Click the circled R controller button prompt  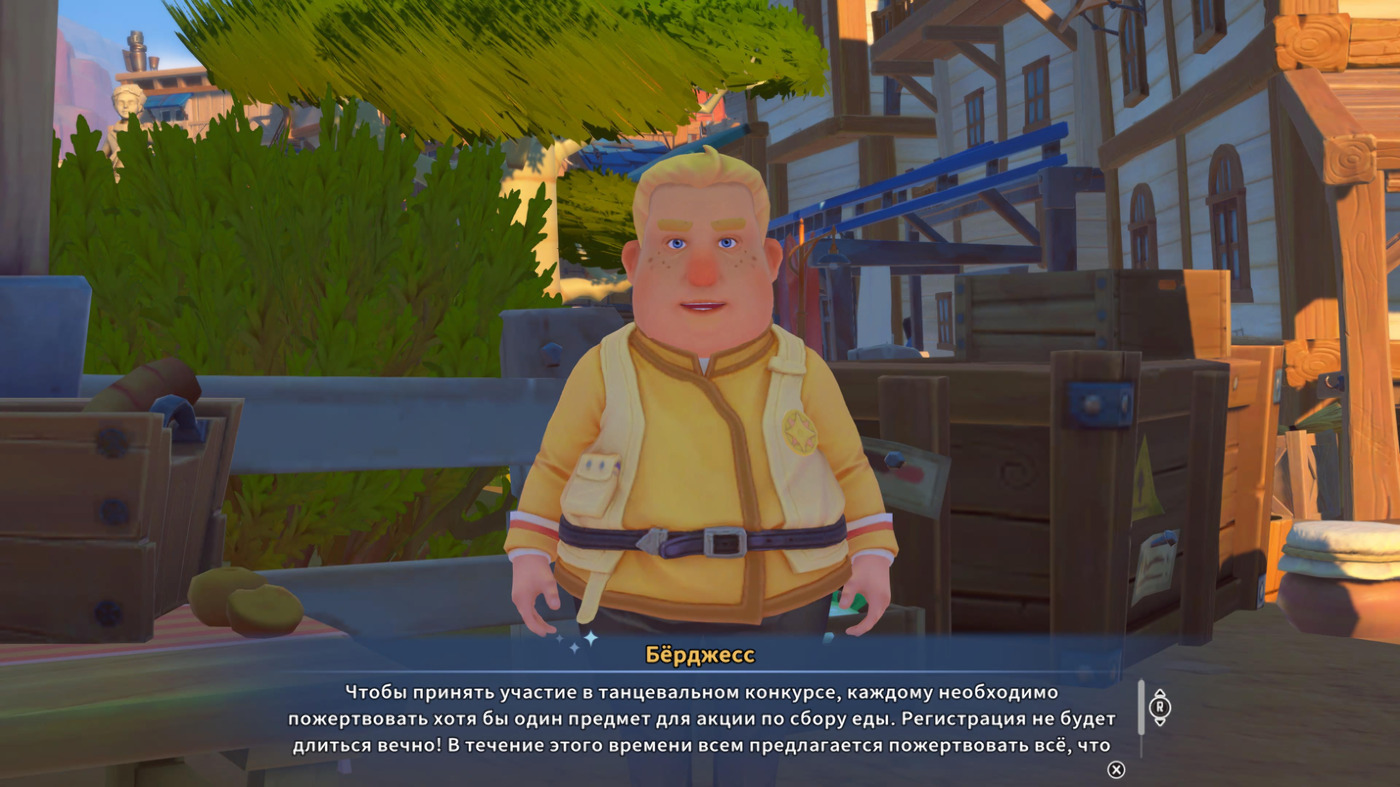[x=1161, y=708]
